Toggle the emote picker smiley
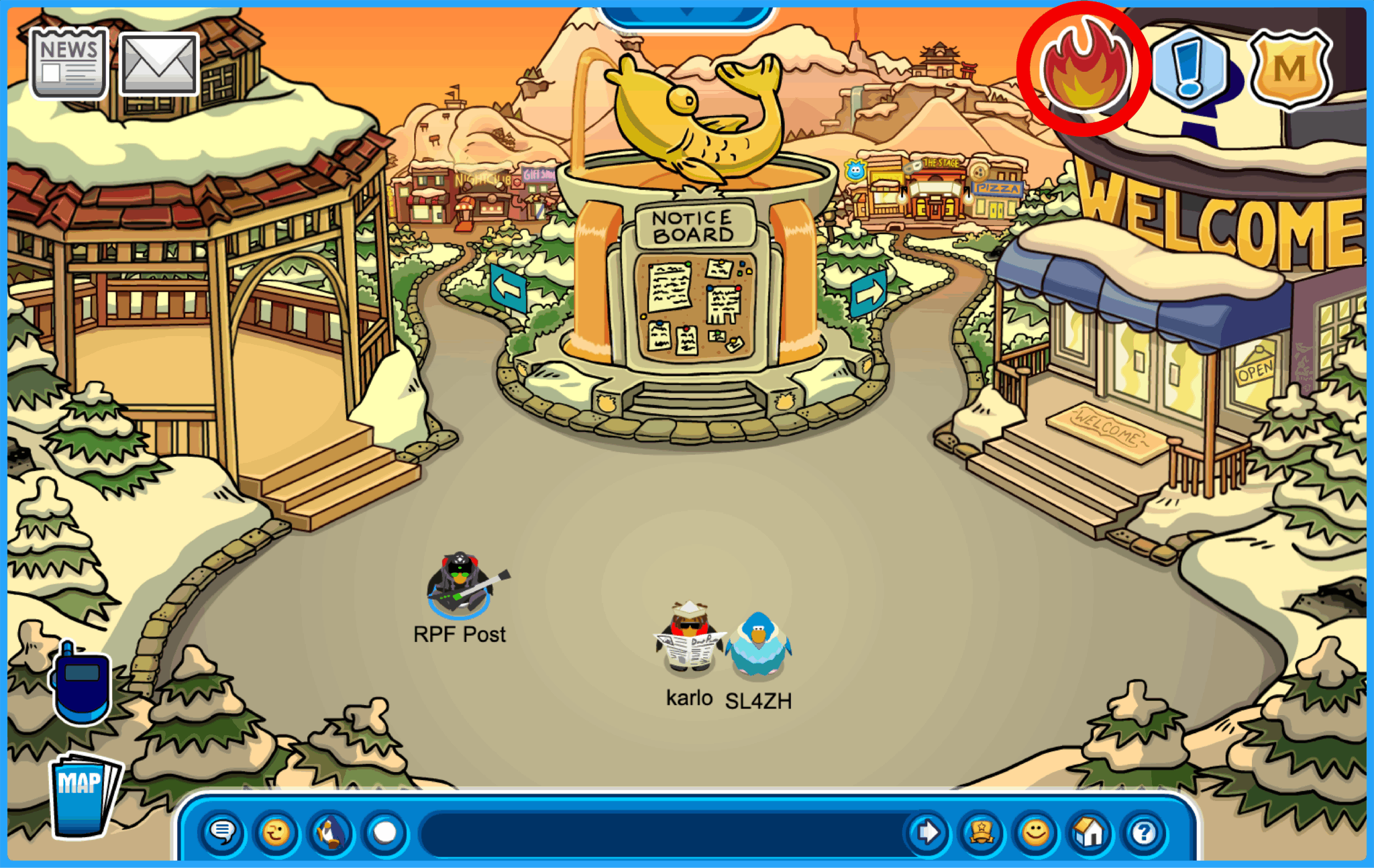Image resolution: width=1374 pixels, height=868 pixels. [276, 833]
